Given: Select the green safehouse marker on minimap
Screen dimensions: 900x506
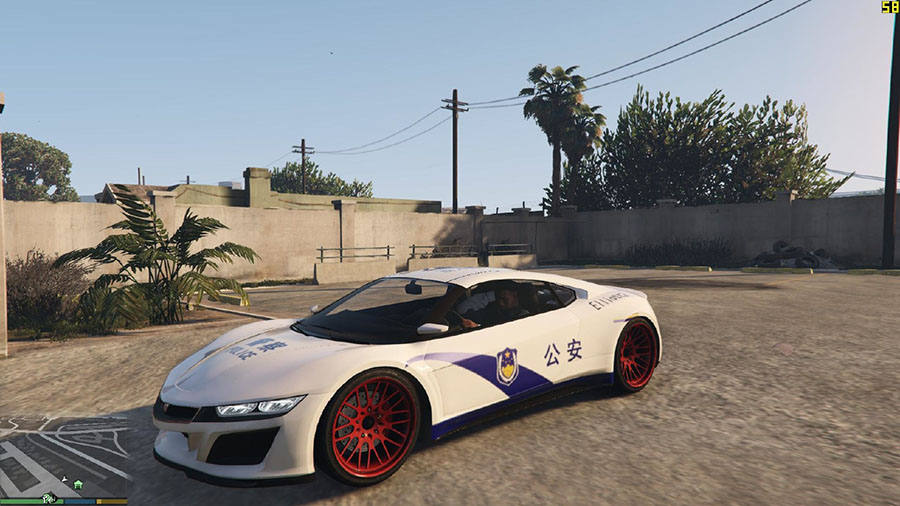Looking at the screenshot, I should (x=78, y=484).
